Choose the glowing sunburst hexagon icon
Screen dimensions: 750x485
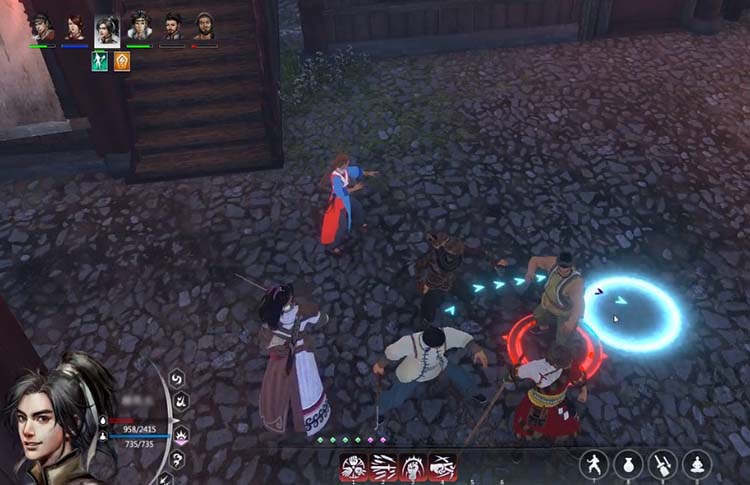point(181,433)
